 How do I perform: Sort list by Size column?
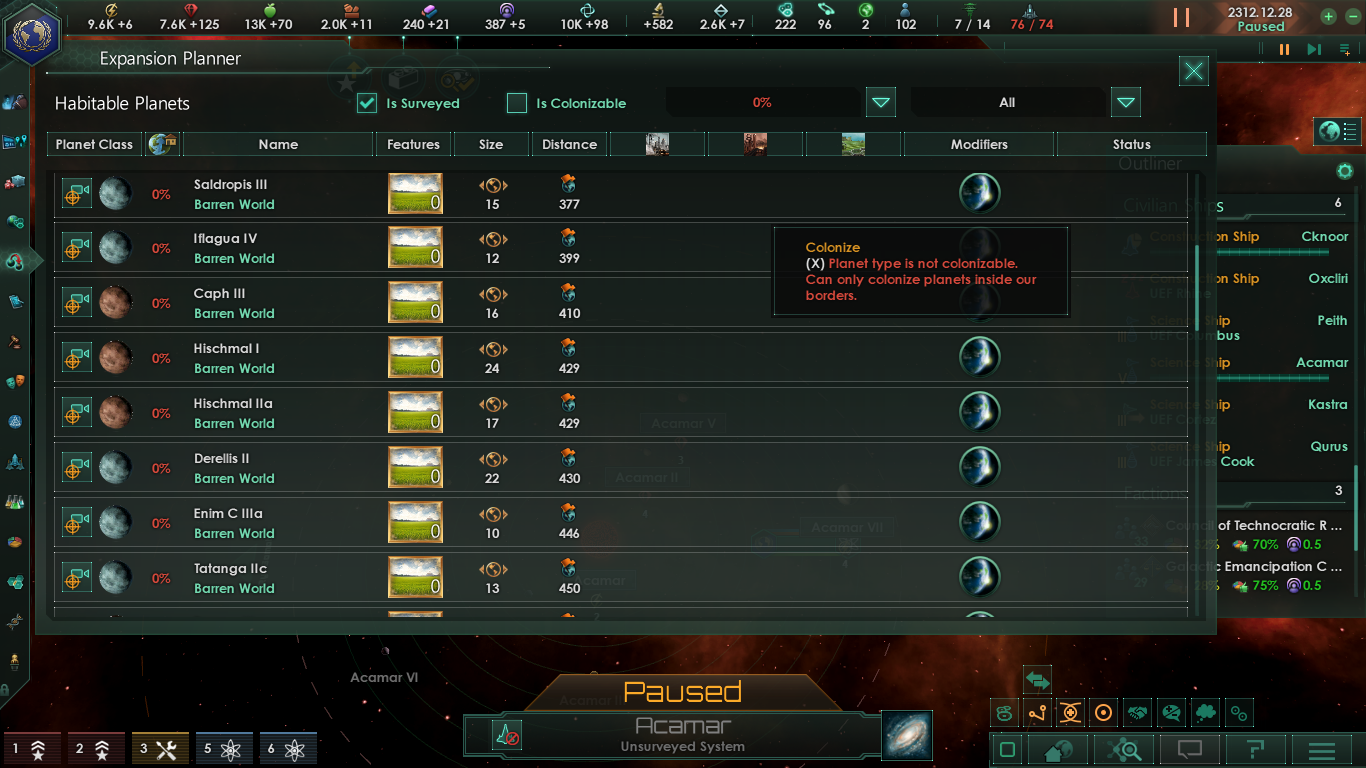coord(491,145)
